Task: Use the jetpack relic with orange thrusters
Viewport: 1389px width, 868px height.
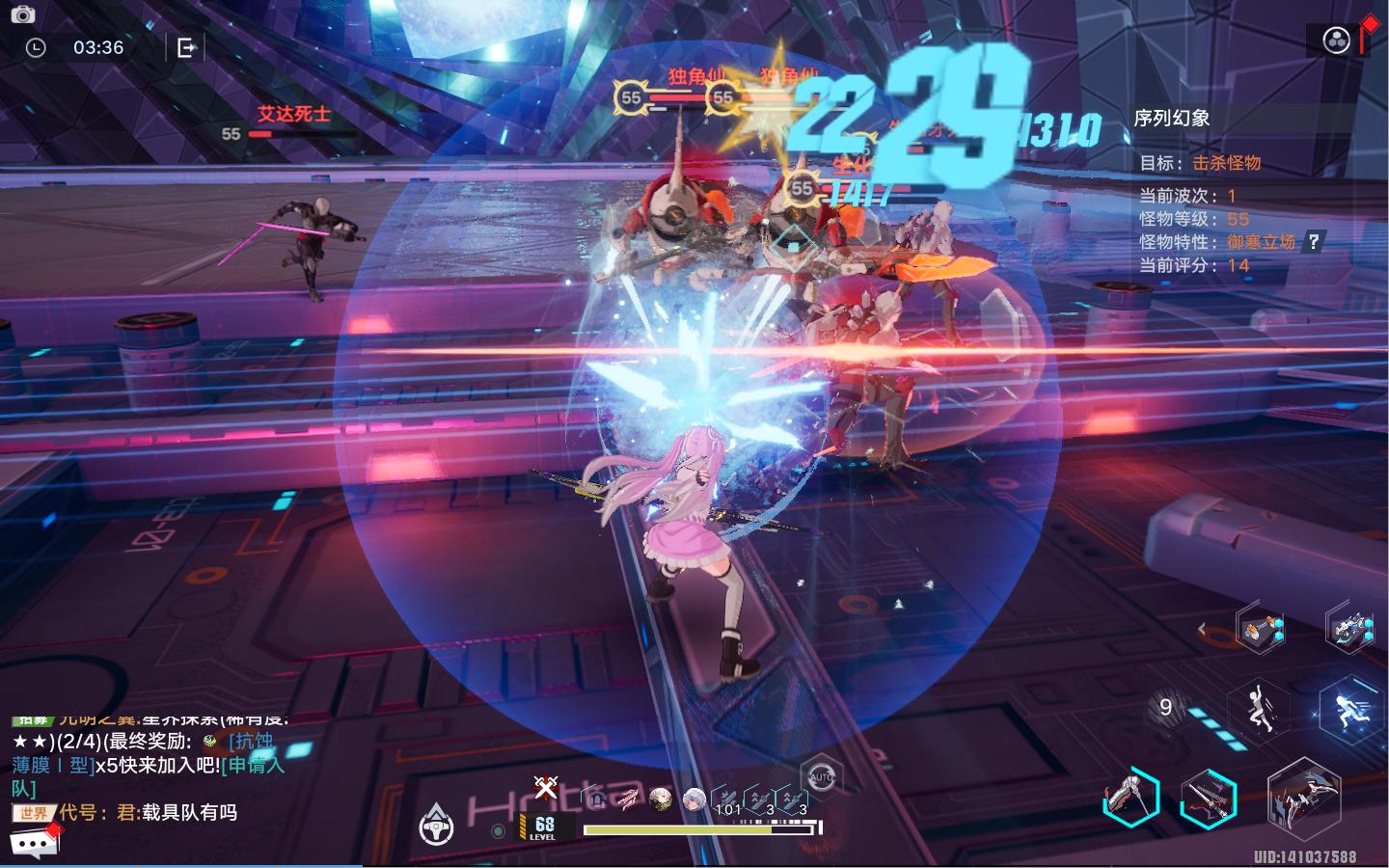Action: pos(1261,630)
